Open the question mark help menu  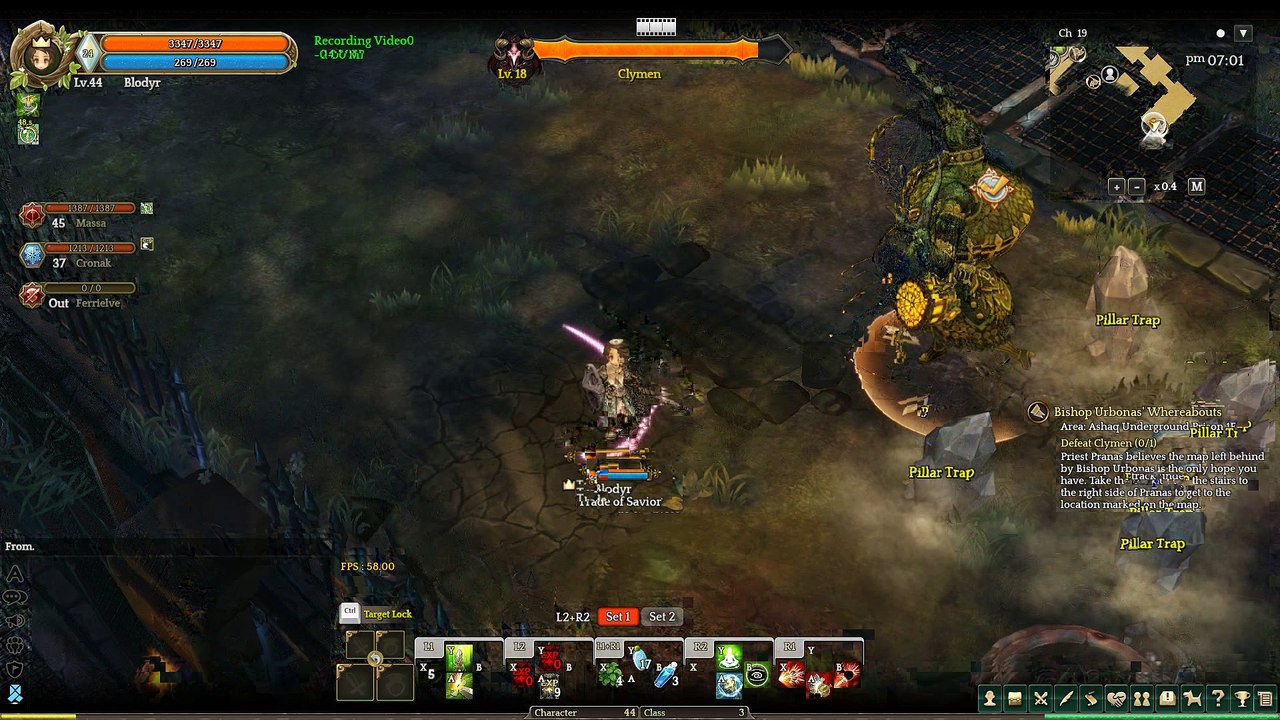tap(1217, 699)
